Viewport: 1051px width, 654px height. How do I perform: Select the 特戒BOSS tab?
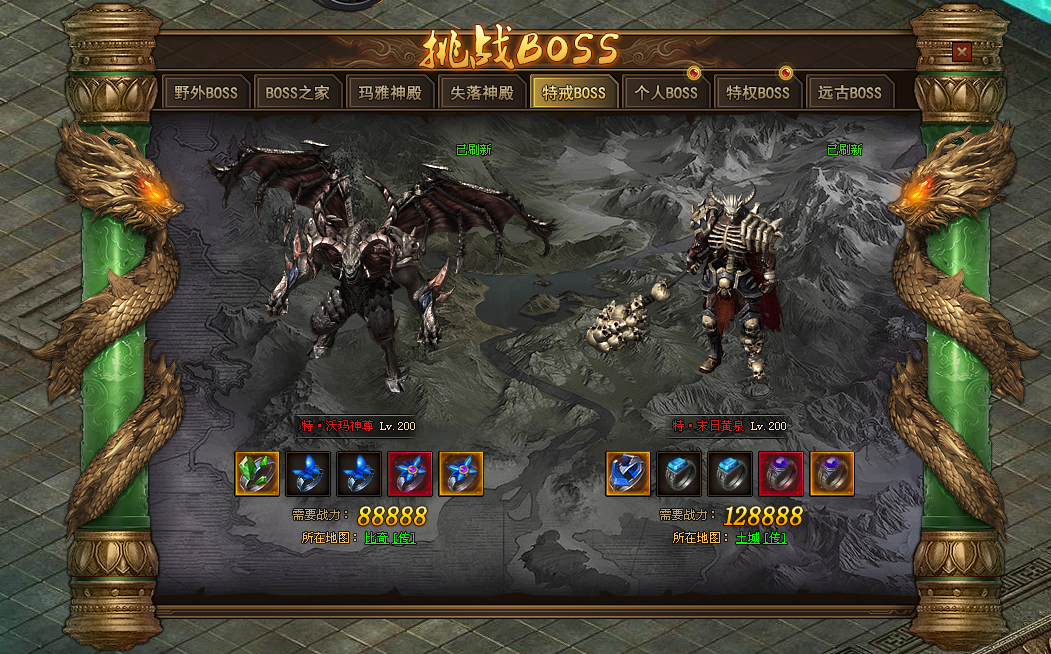(574, 93)
